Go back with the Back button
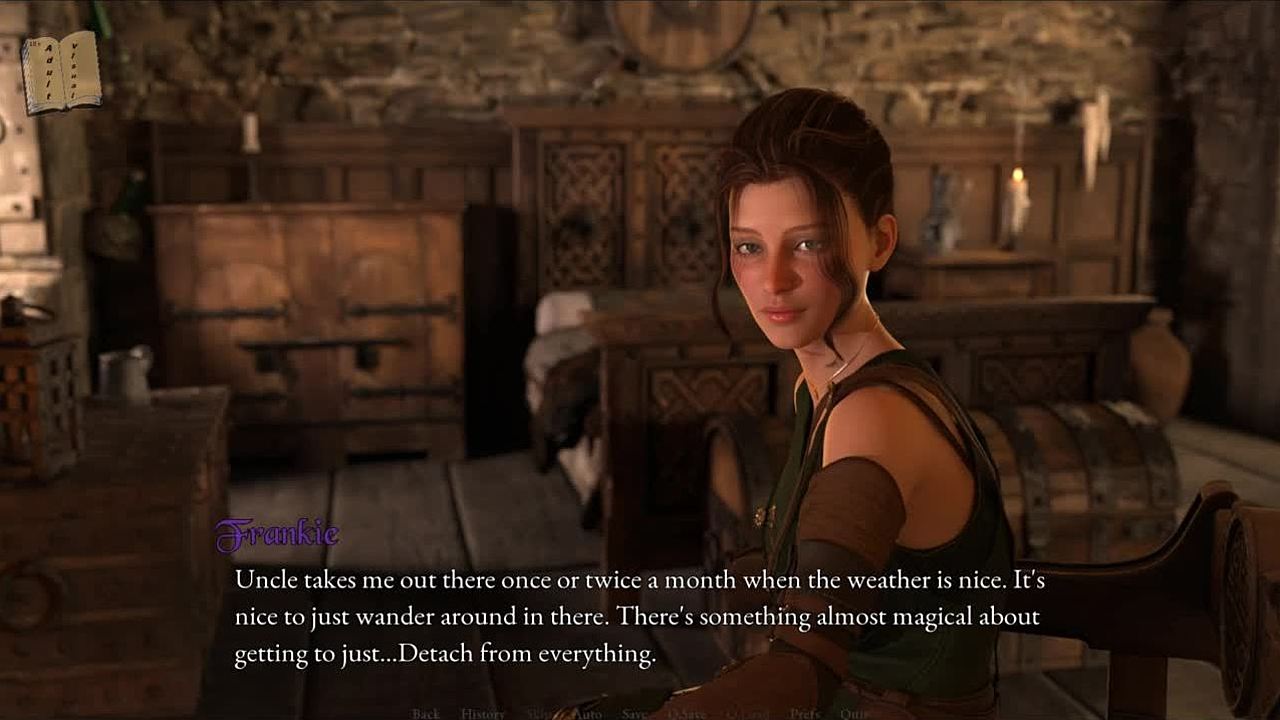The height and width of the screenshot is (720, 1280). point(426,714)
